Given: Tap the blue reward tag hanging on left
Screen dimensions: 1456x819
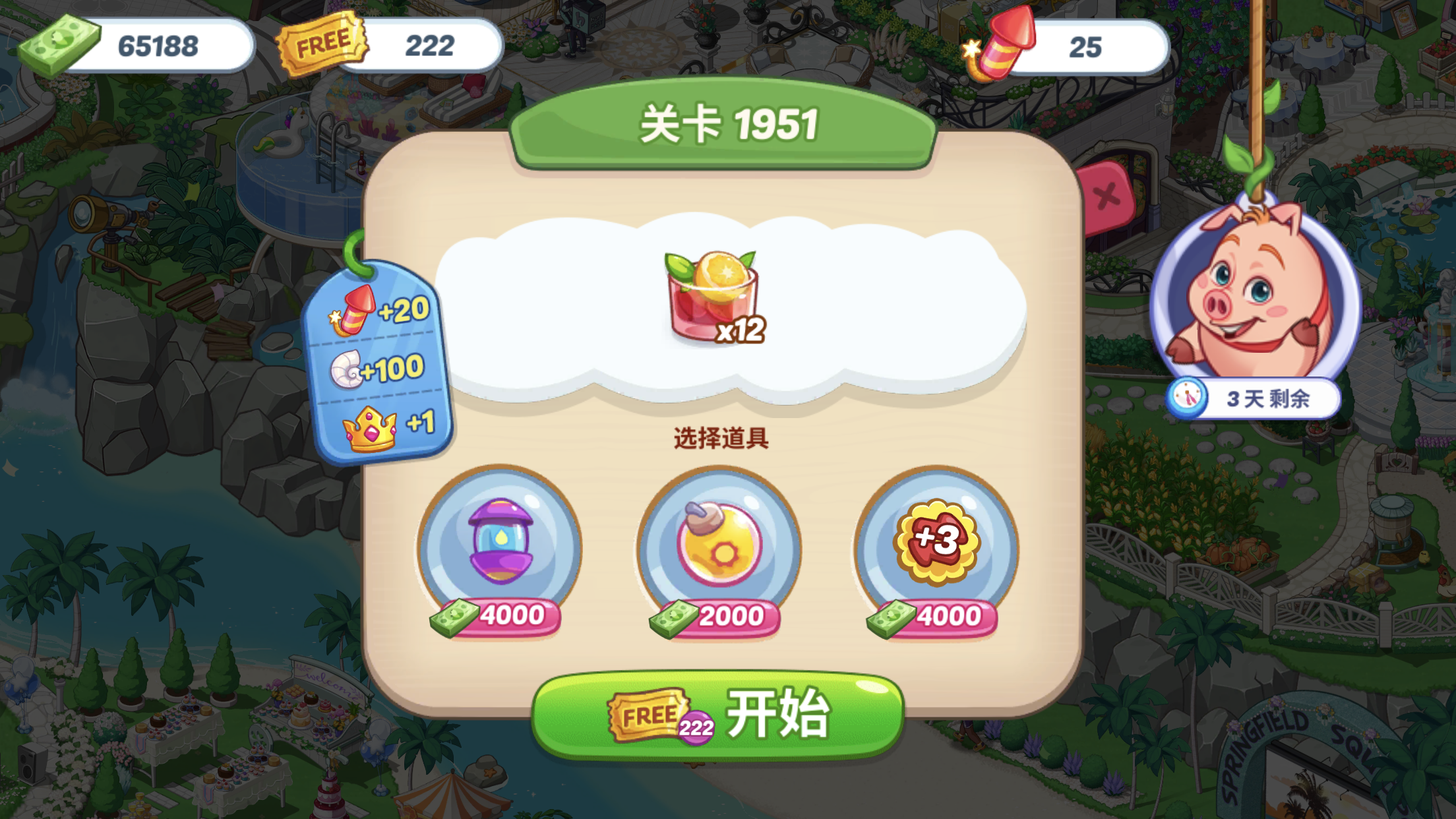Looking at the screenshot, I should pos(379,366).
